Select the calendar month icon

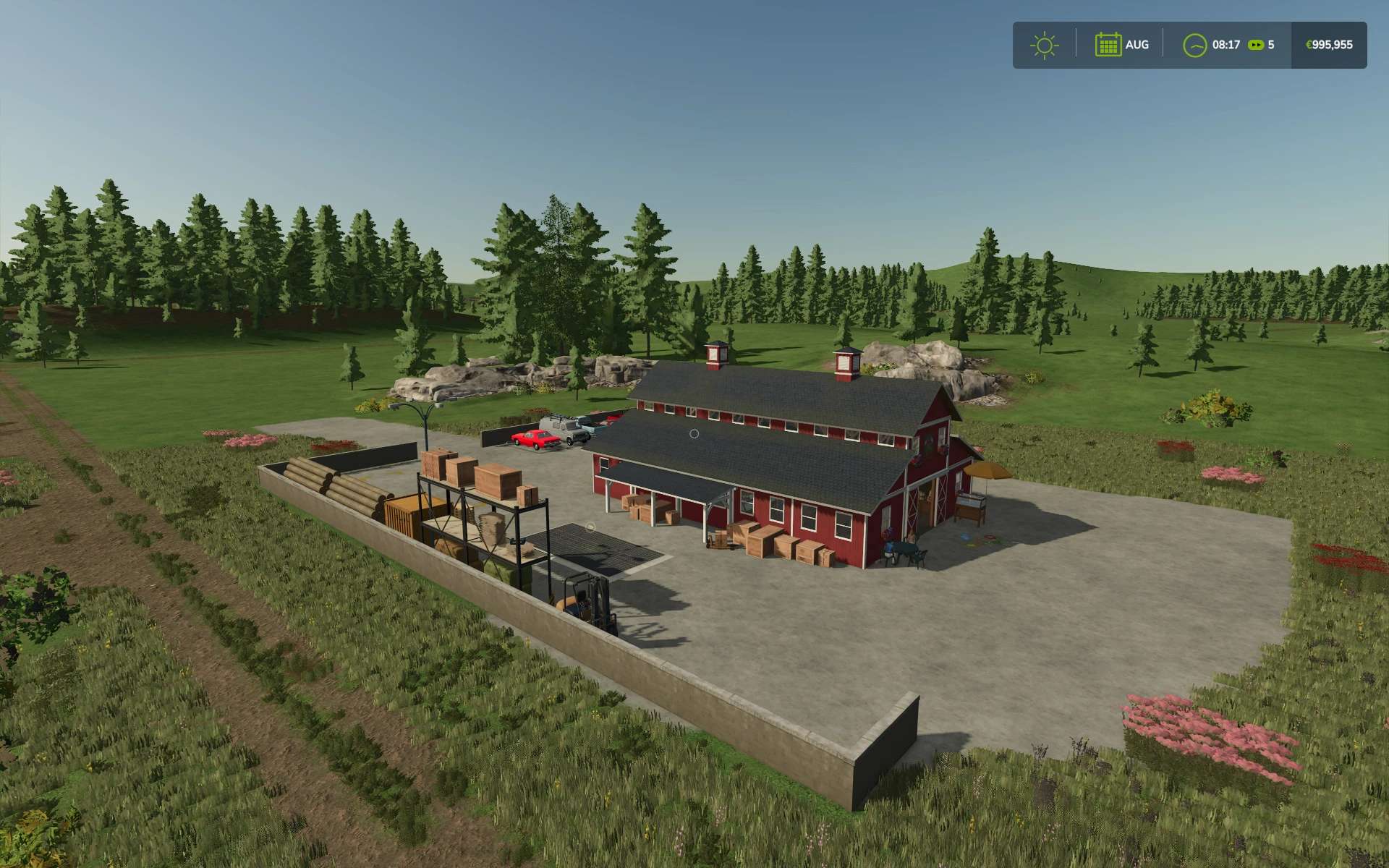click(x=1108, y=45)
